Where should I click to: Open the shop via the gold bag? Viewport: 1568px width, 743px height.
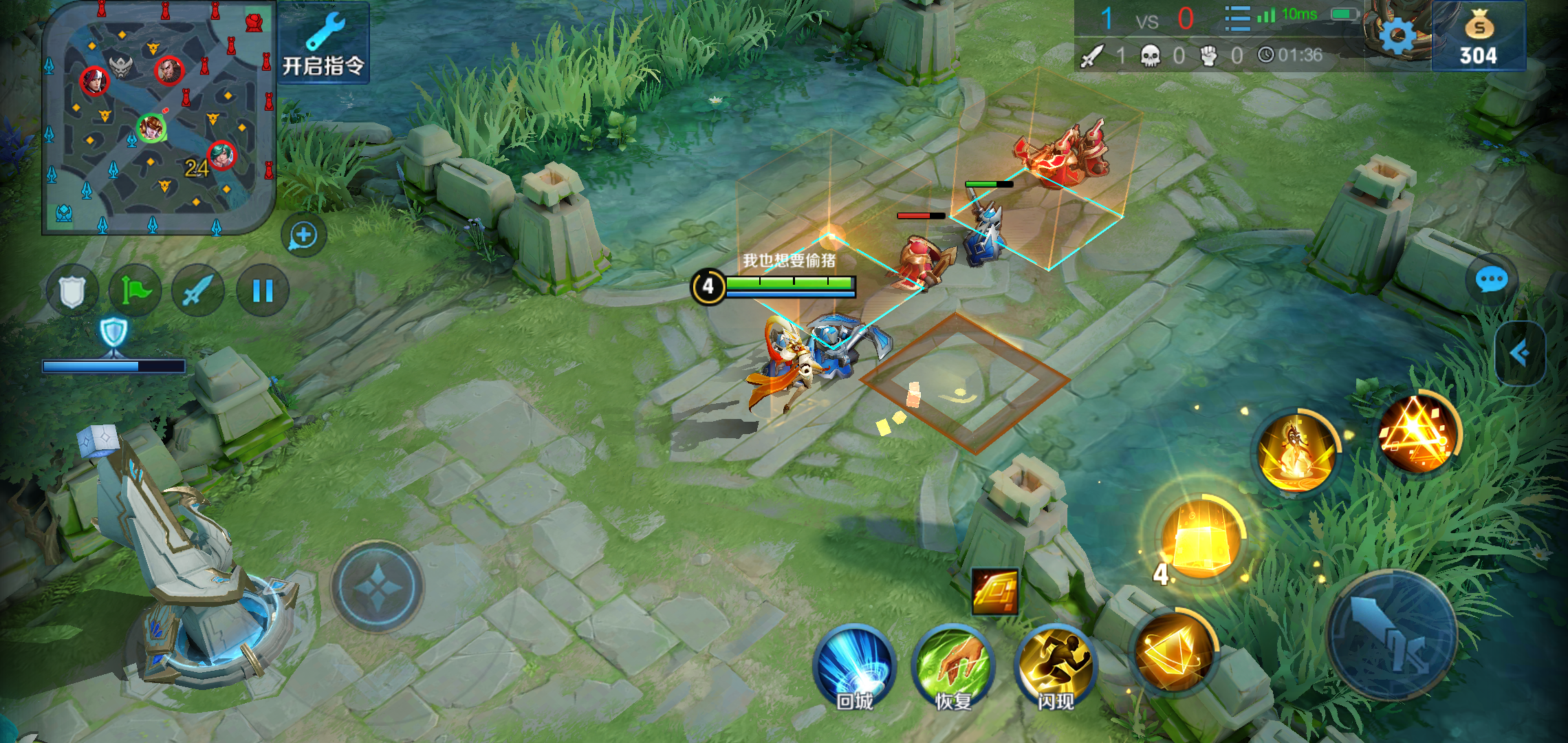[1479, 38]
